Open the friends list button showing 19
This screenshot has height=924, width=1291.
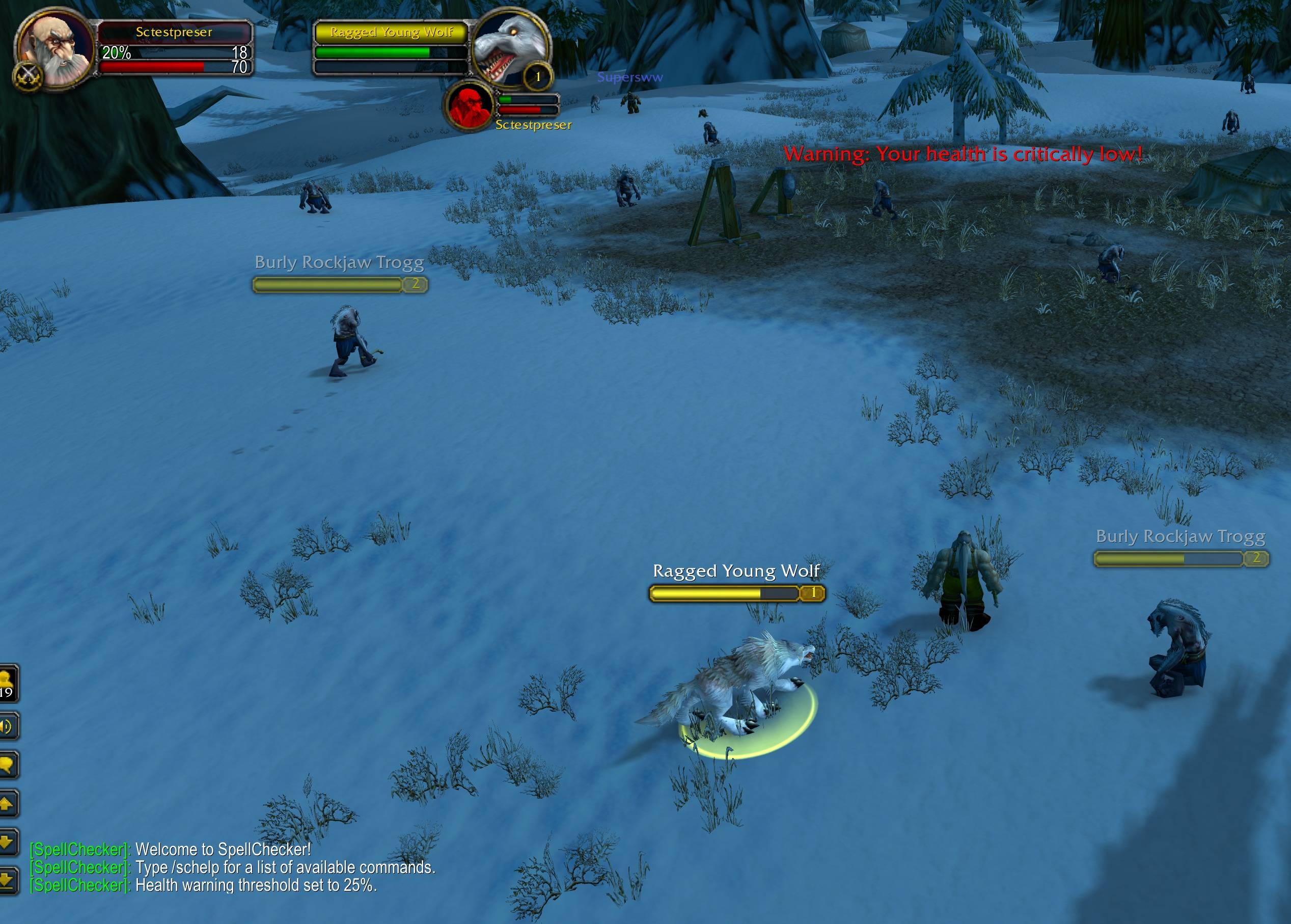point(8,683)
